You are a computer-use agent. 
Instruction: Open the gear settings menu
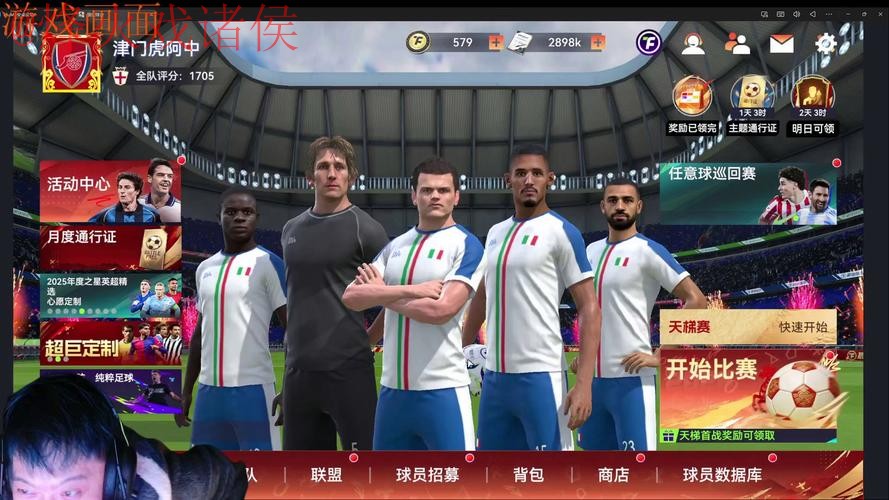pyautogui.click(x=825, y=43)
